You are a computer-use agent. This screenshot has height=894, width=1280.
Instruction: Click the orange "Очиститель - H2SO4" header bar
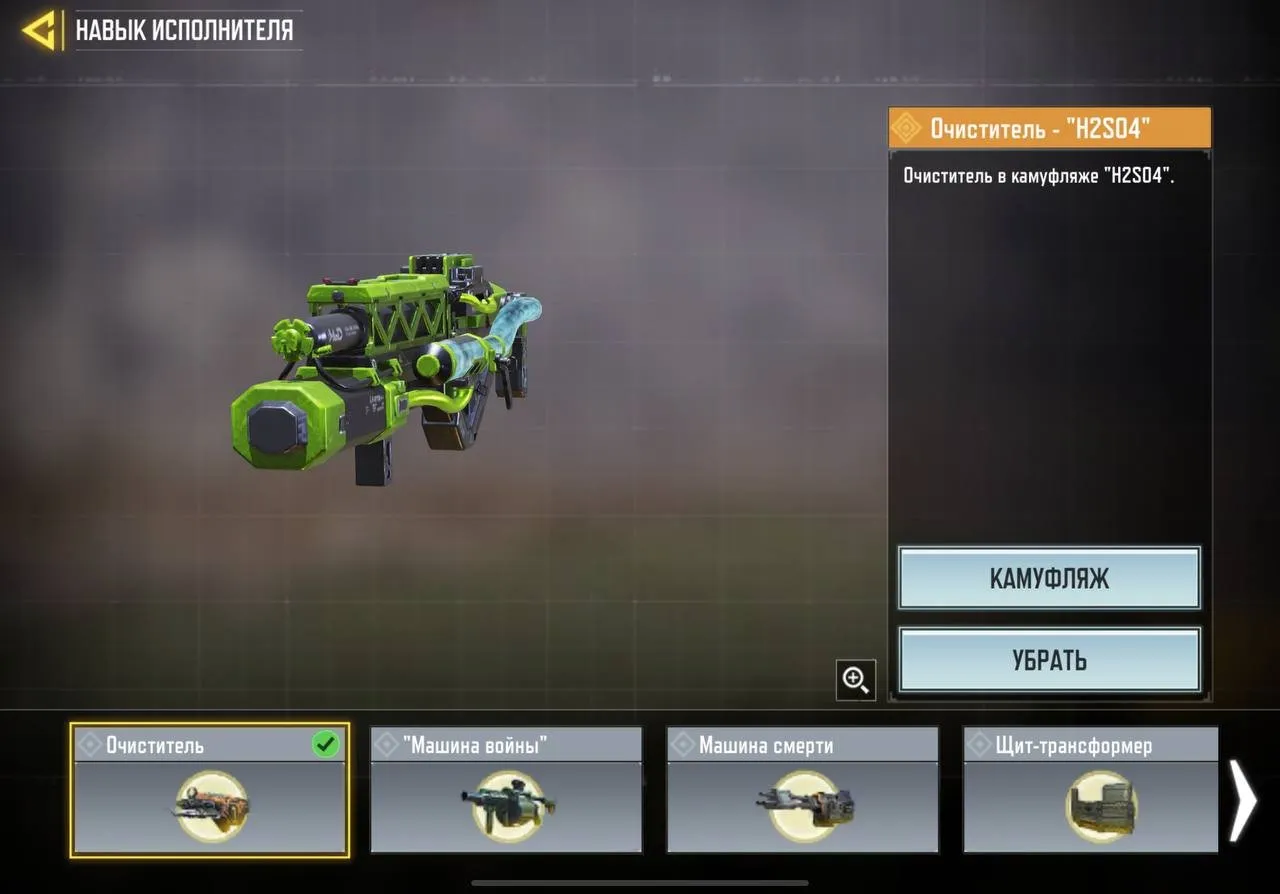pos(1049,128)
